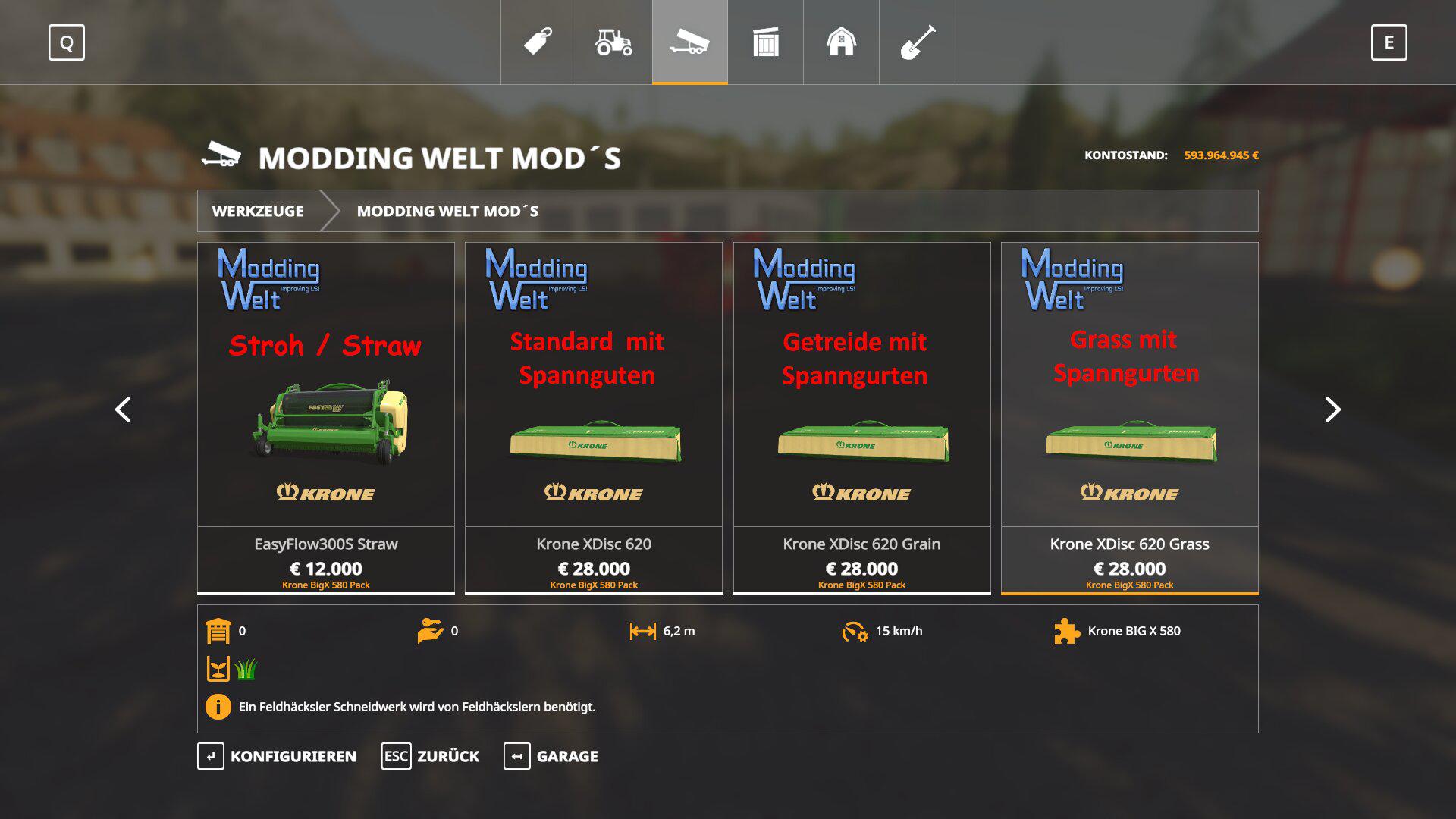Image resolution: width=1456 pixels, height=819 pixels.
Task: Switch to the tractor vehicles tab
Action: pos(614,42)
